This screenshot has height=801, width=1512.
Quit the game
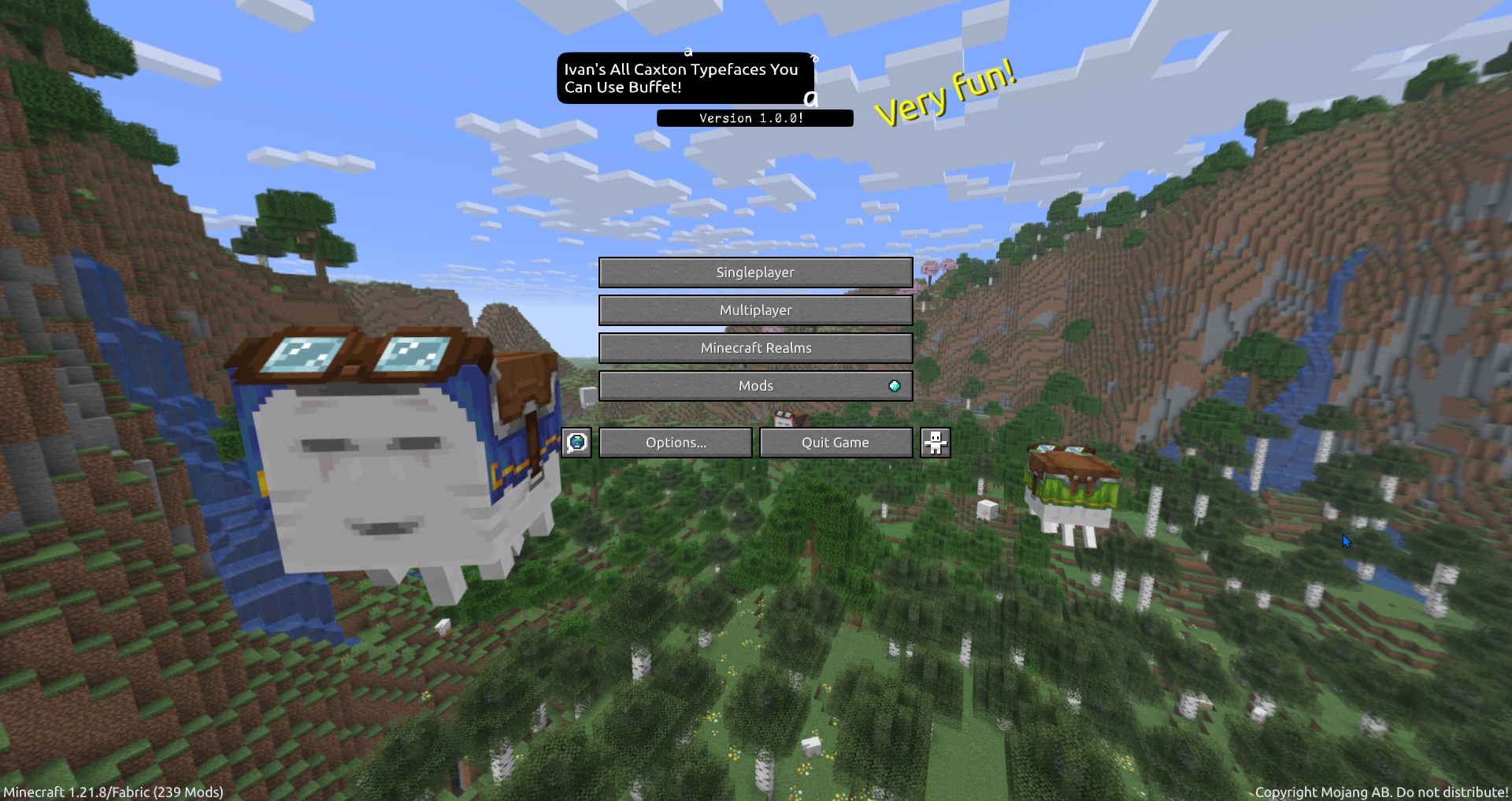pyautogui.click(x=836, y=442)
